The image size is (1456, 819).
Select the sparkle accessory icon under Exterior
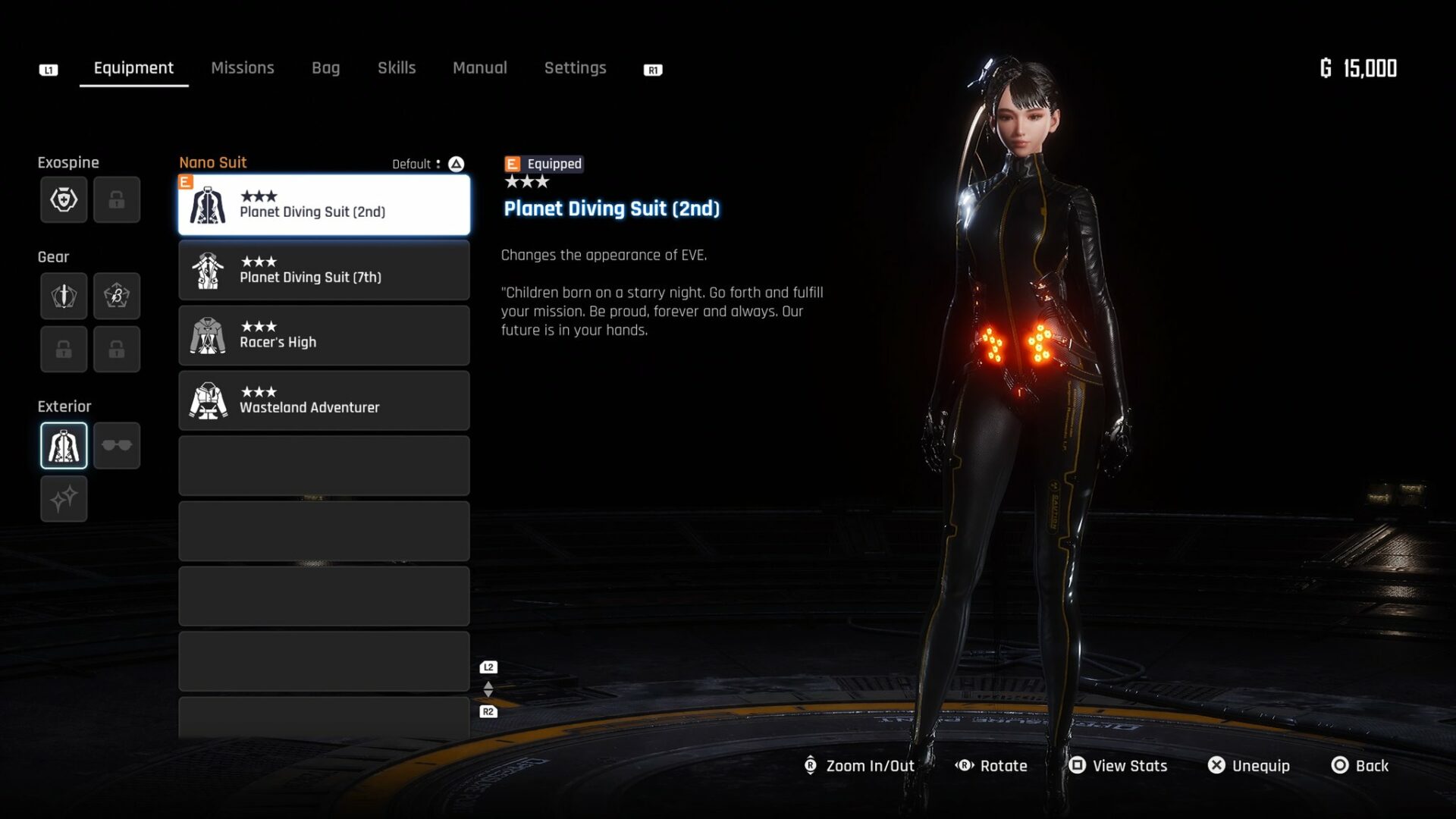(x=64, y=499)
